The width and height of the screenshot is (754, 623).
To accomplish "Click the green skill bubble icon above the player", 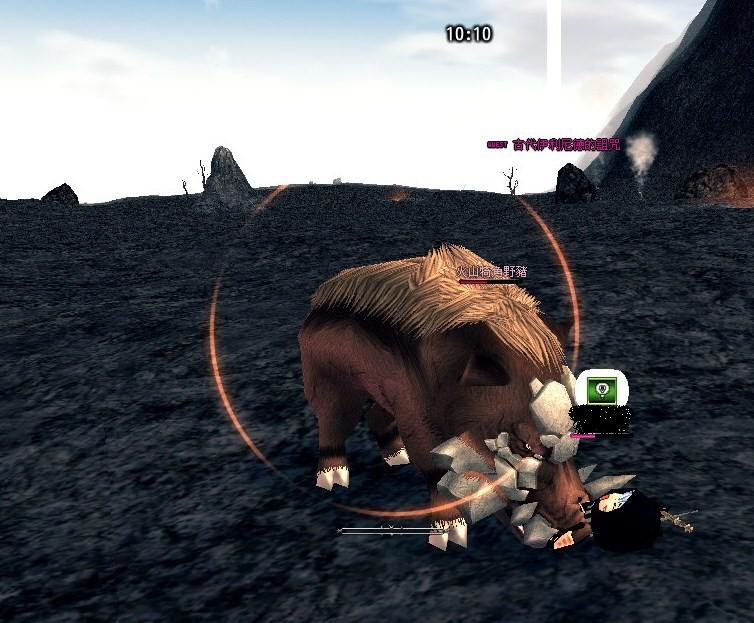I will [600, 389].
